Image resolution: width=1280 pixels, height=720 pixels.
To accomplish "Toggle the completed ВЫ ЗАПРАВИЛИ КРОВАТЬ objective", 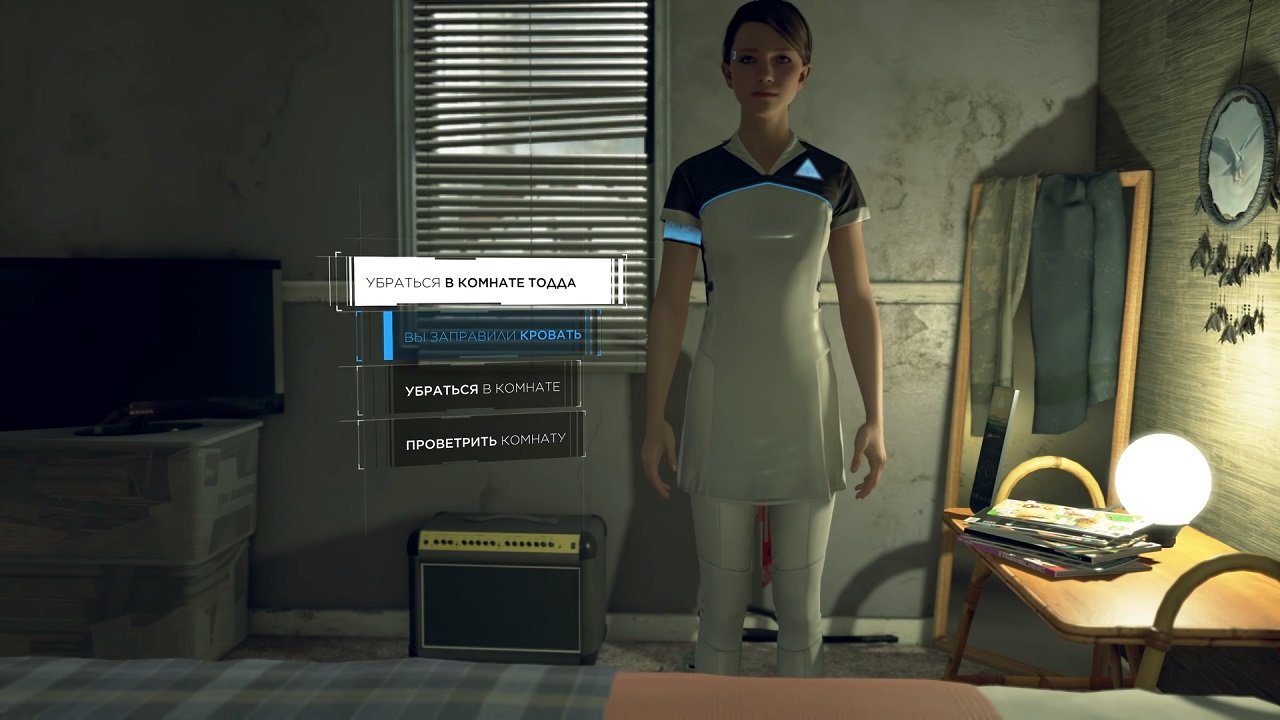I will [x=497, y=333].
